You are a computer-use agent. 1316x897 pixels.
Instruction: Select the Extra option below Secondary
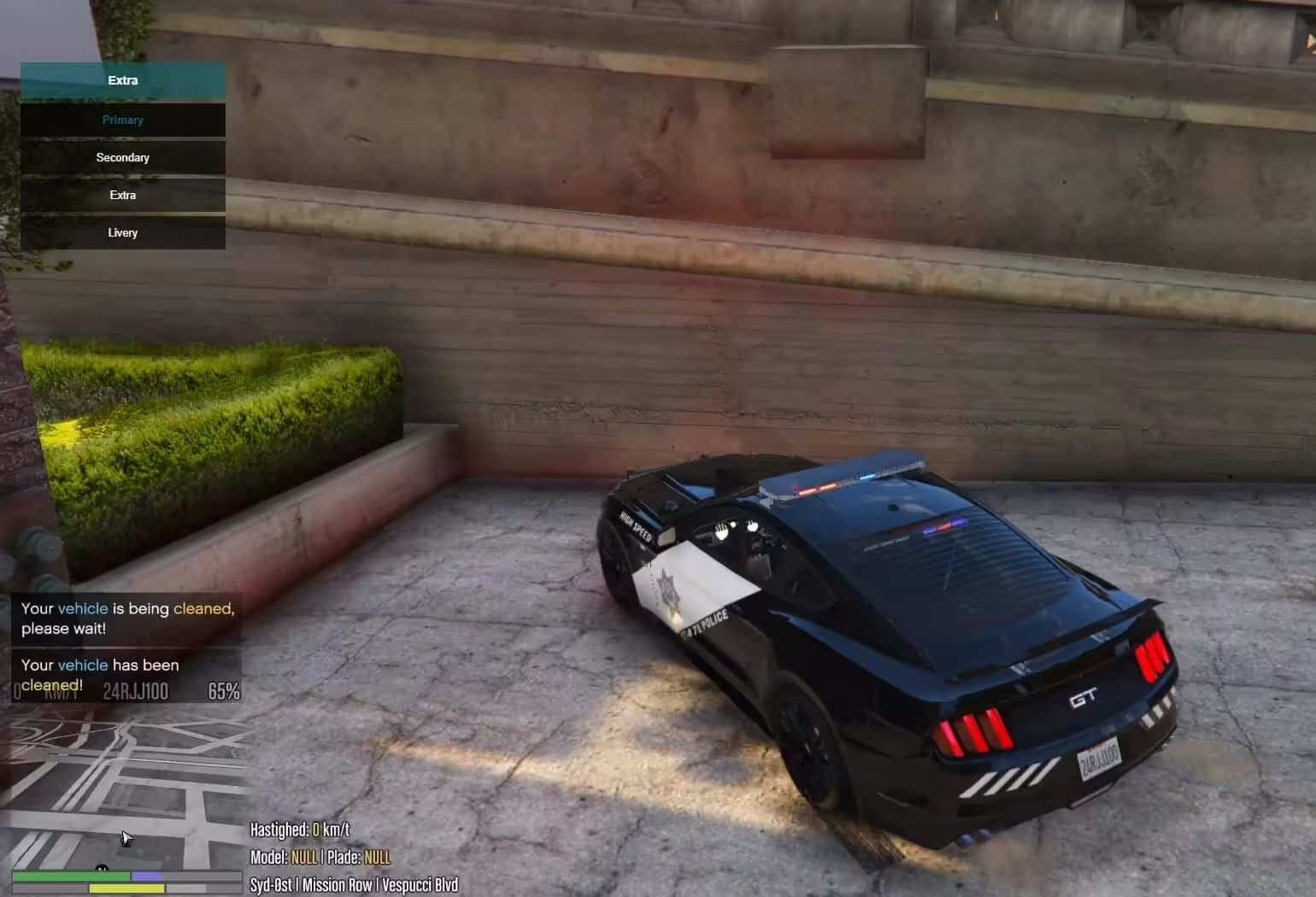(122, 195)
